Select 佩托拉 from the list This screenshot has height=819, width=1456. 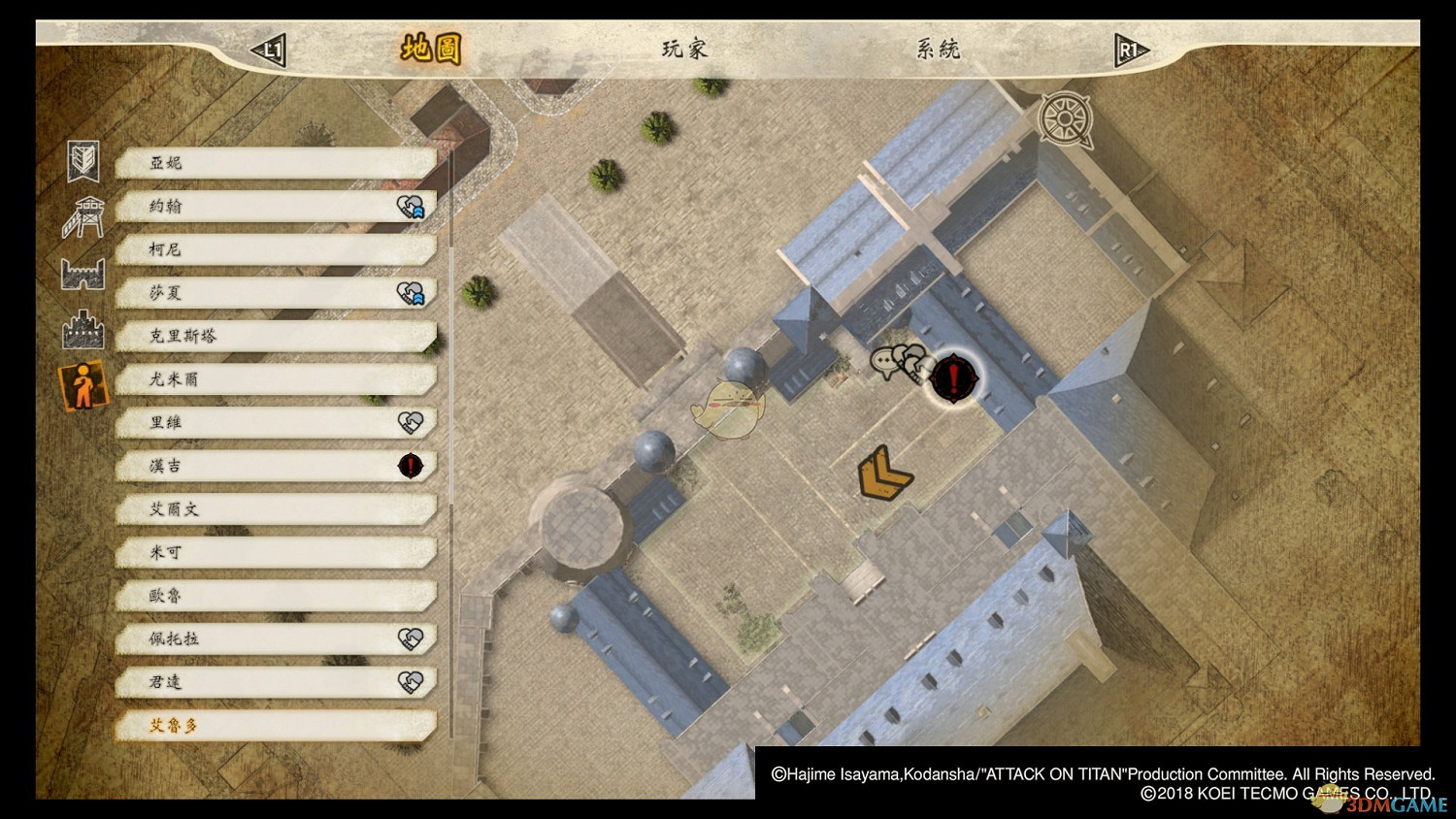[276, 639]
